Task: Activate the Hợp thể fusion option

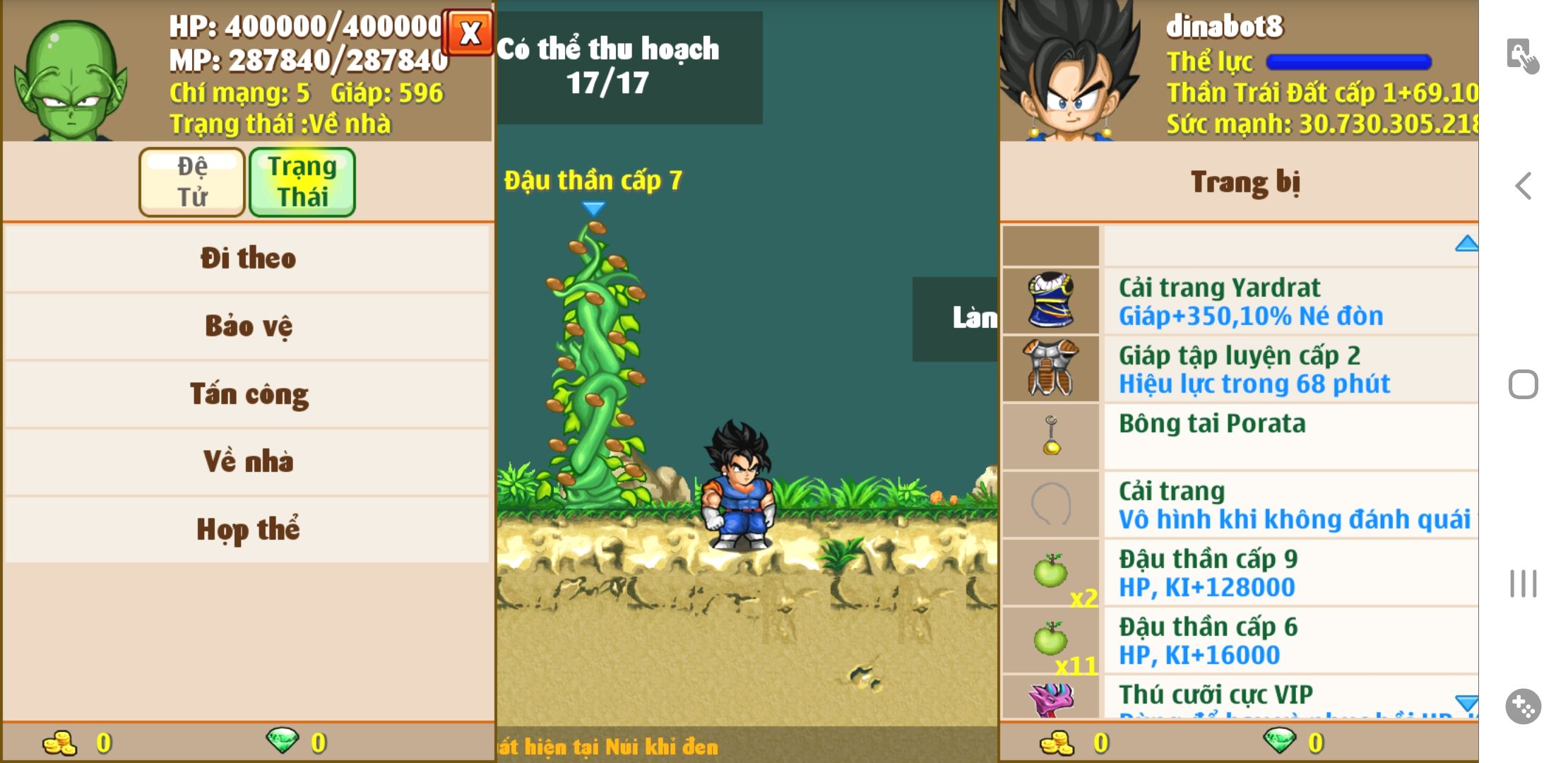Action: (247, 529)
